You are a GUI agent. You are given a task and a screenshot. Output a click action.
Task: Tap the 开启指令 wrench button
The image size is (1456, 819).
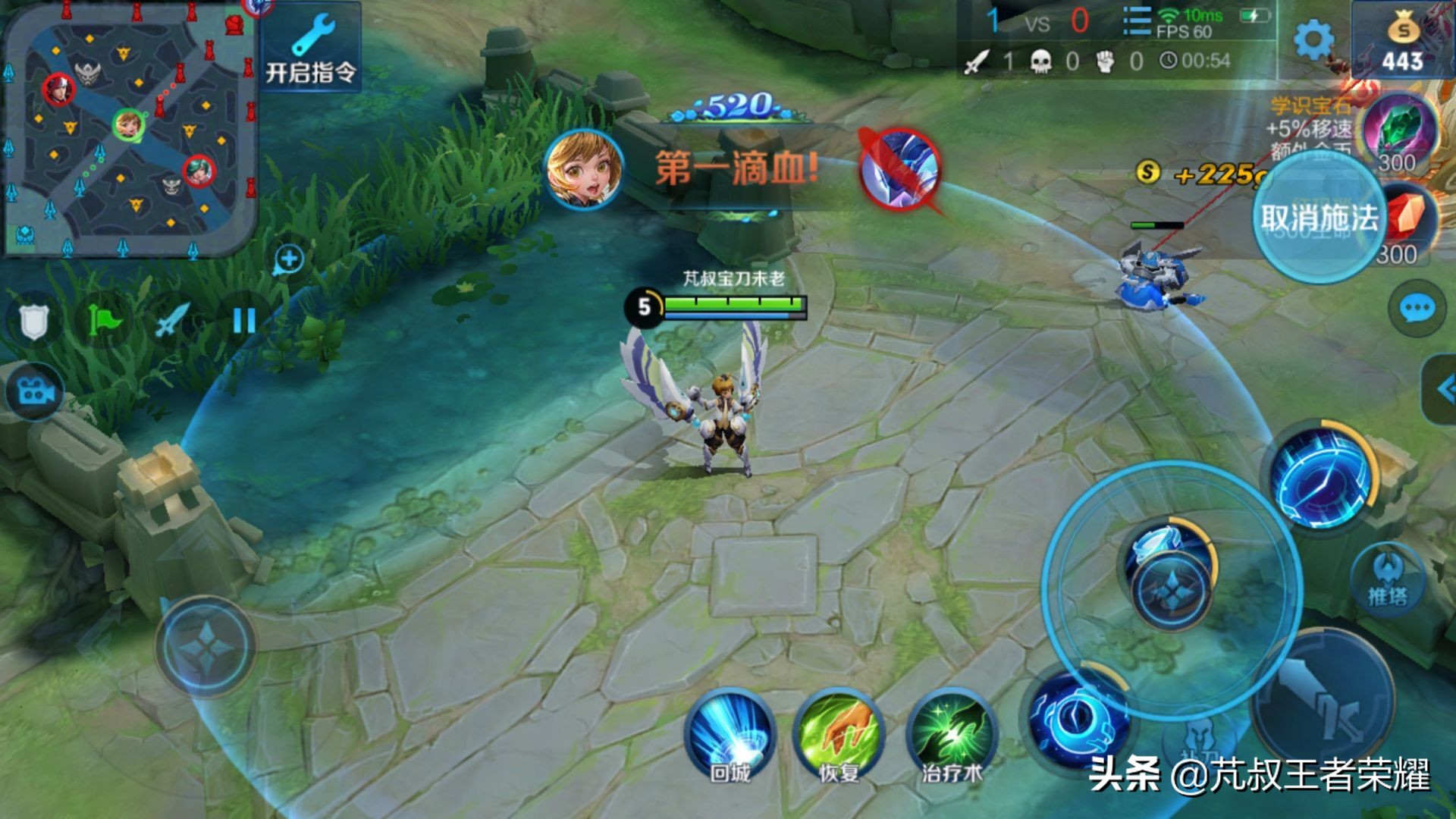point(311,47)
